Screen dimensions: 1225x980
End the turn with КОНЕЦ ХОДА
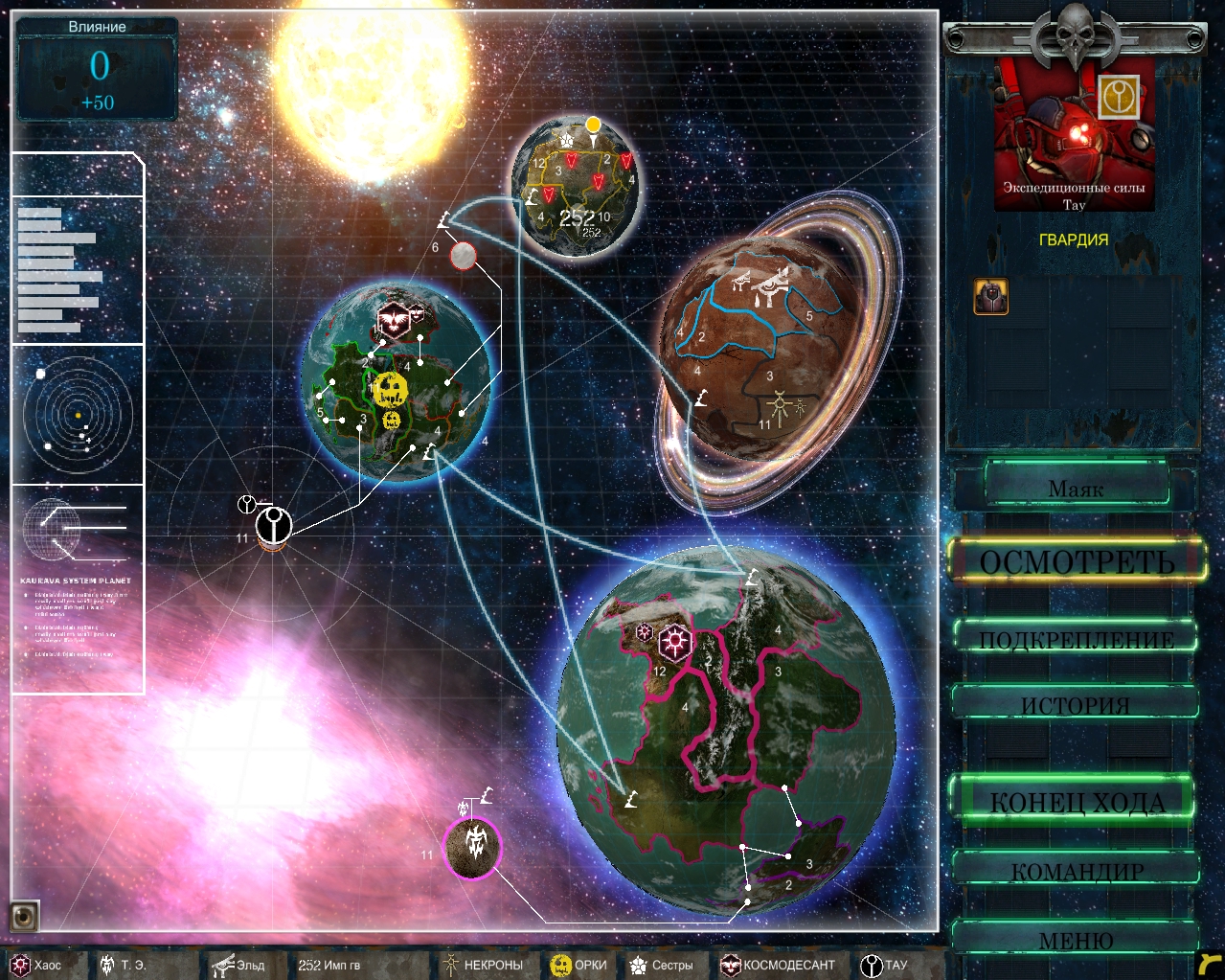pos(1076,801)
